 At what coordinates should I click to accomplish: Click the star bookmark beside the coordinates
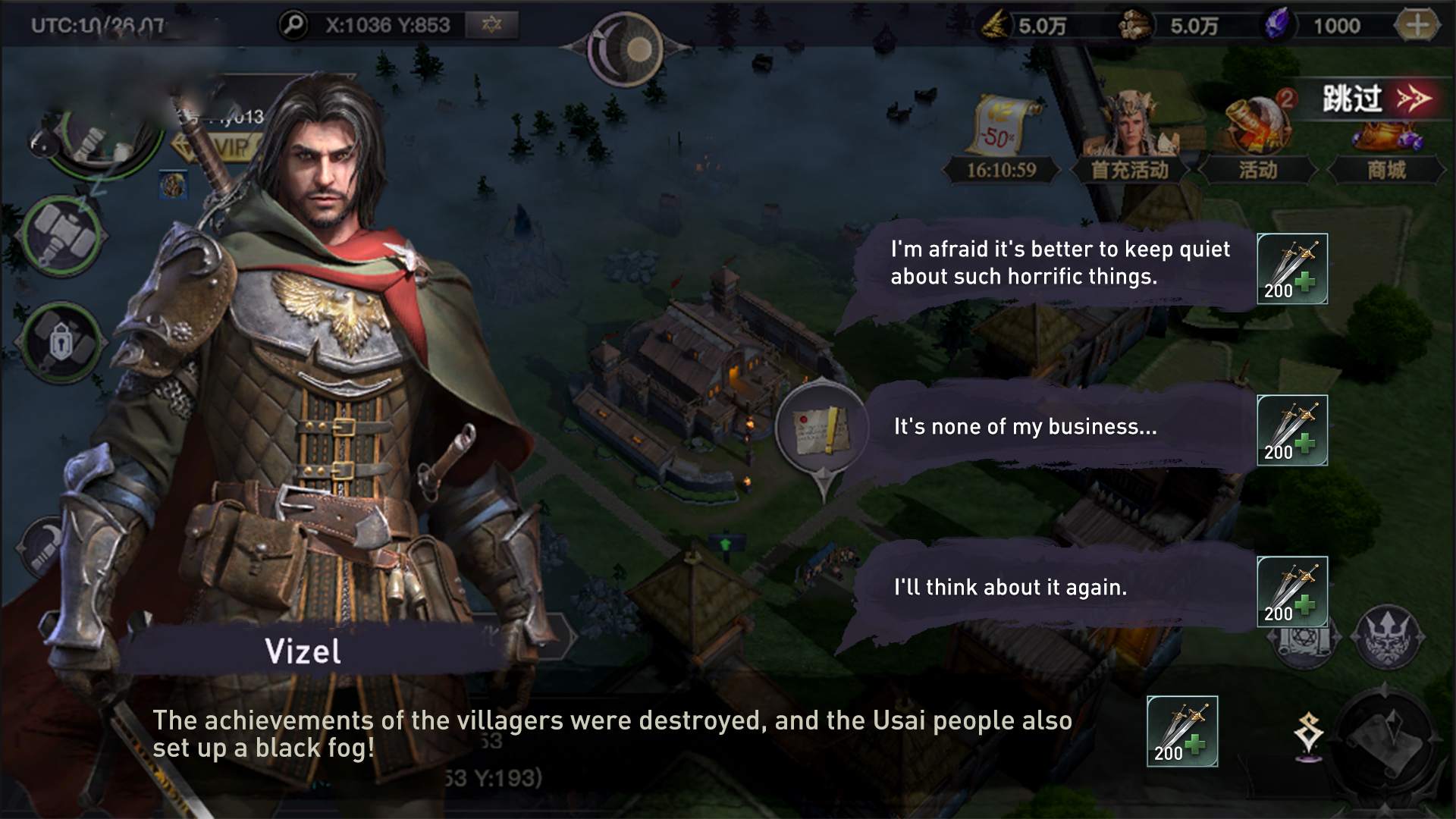pos(492,25)
